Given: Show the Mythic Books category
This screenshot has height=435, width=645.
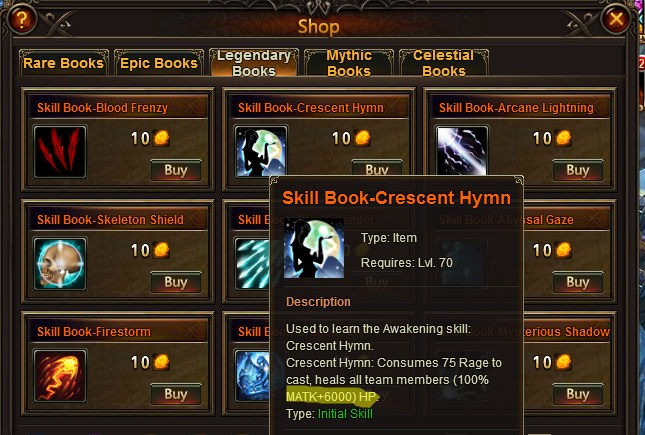Looking at the screenshot, I should [x=348, y=63].
